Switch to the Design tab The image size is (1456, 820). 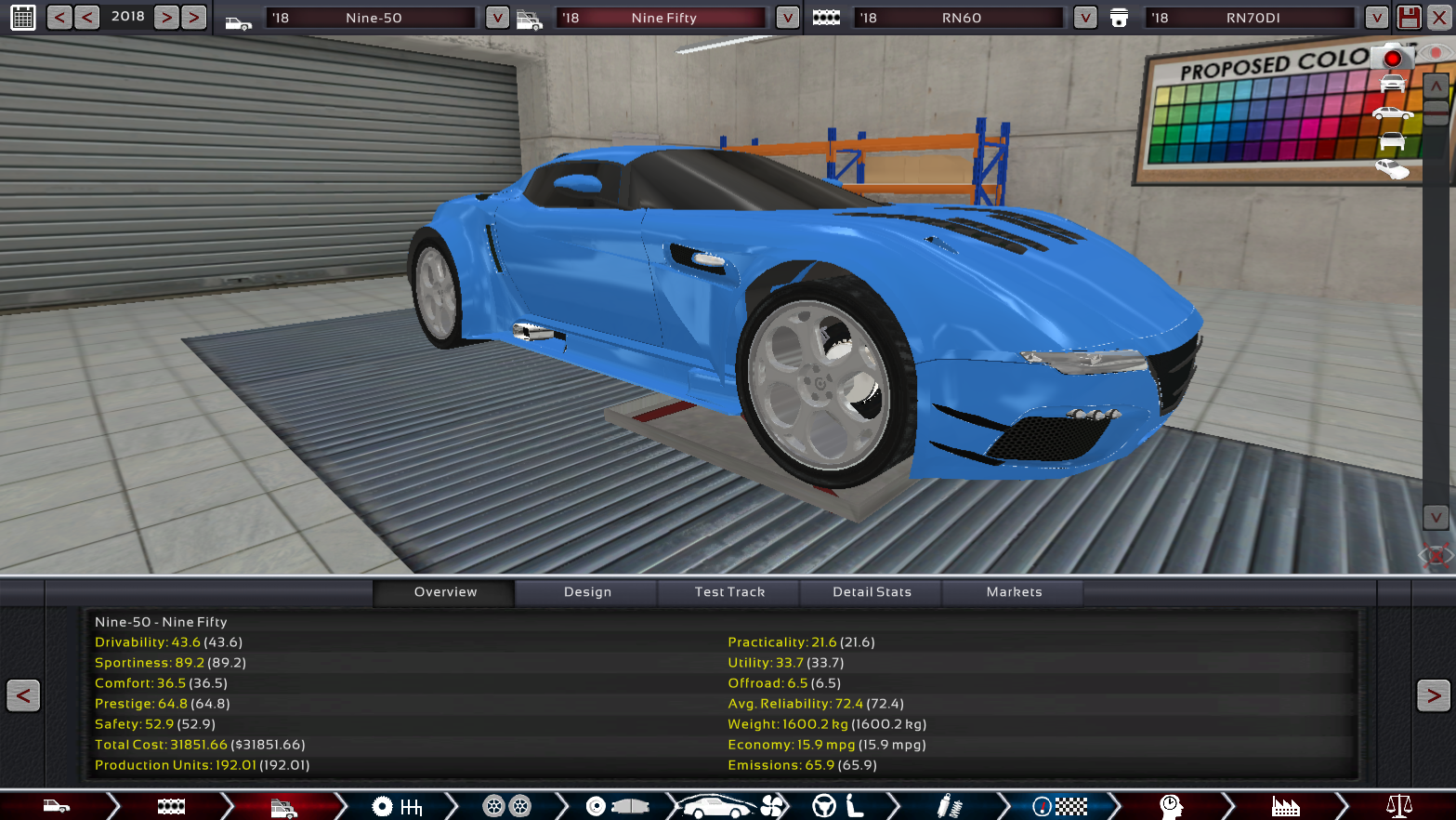coord(587,592)
